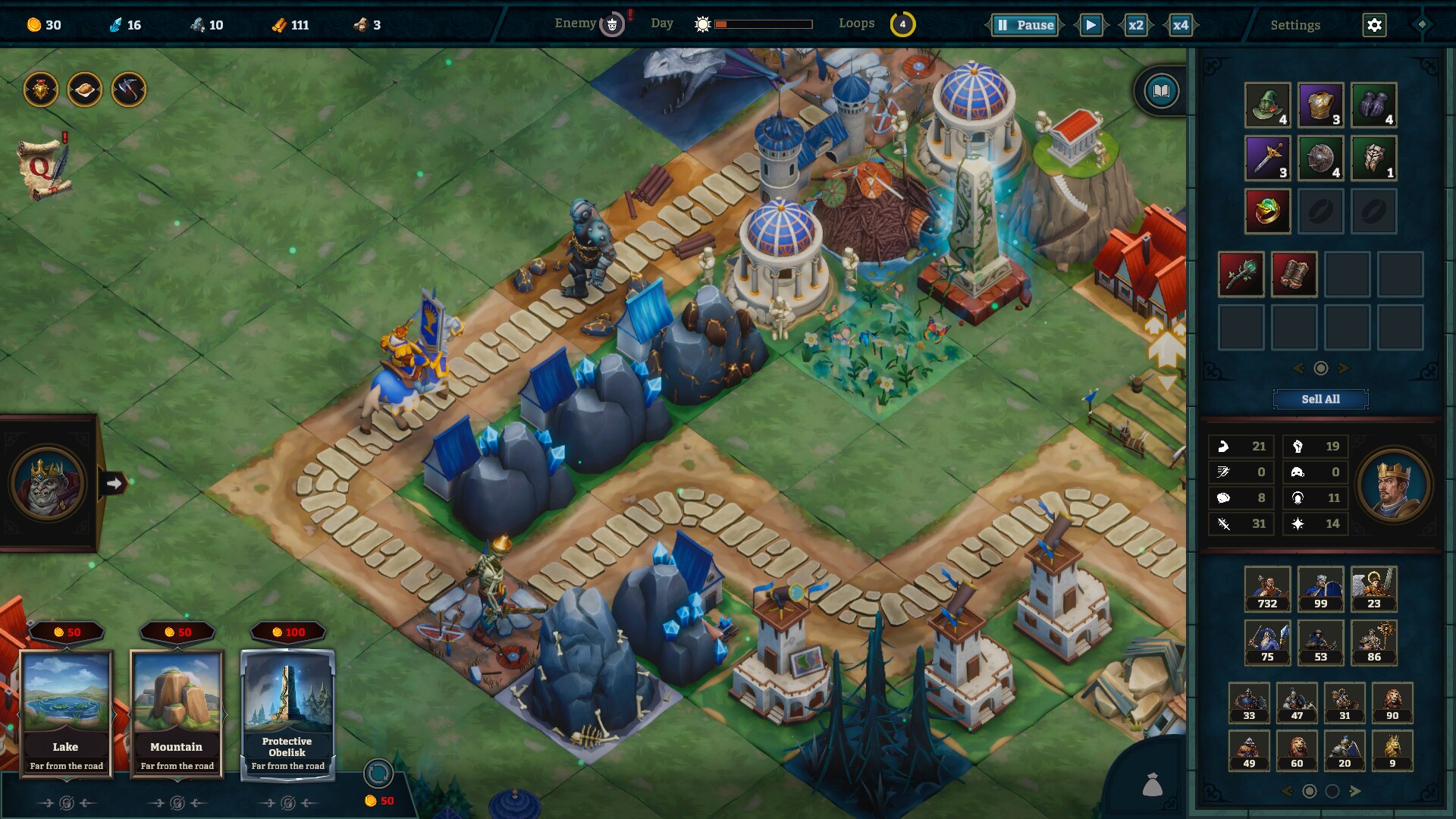Resume at normal play speed
1456x819 pixels.
tap(1090, 25)
